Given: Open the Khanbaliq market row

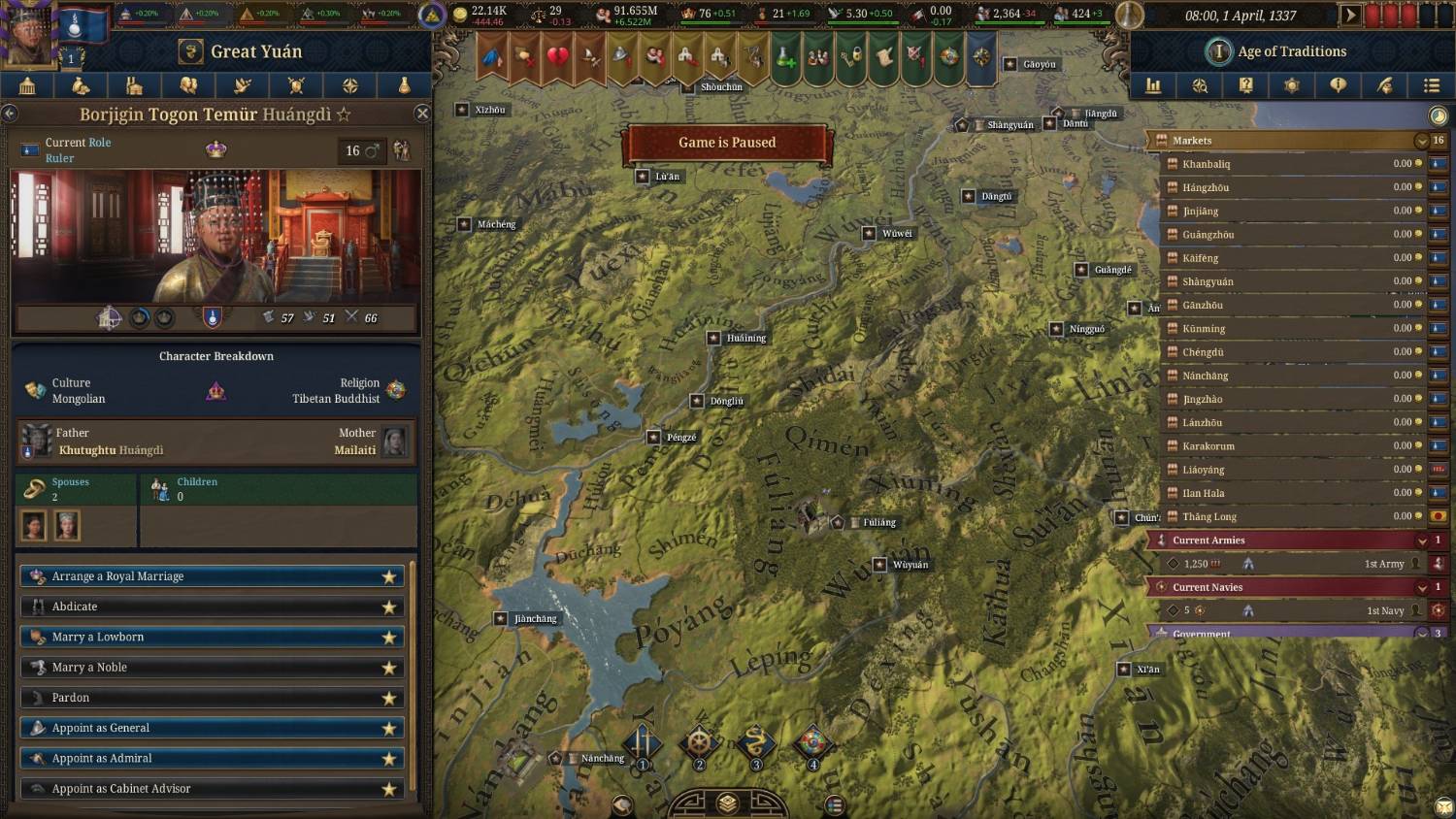Looking at the screenshot, I should [x=1291, y=164].
